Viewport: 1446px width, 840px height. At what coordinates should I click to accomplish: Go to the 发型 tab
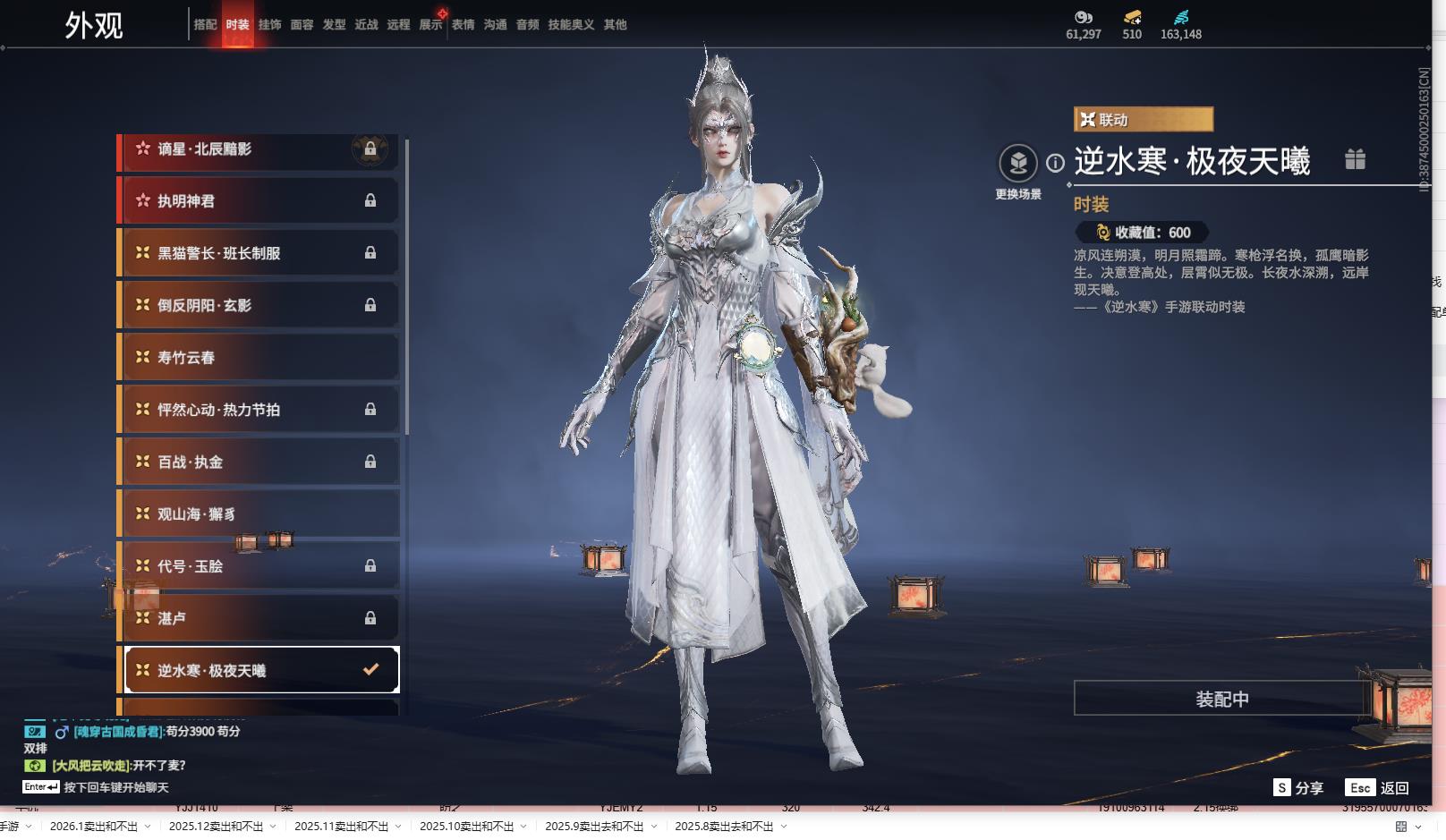[334, 25]
